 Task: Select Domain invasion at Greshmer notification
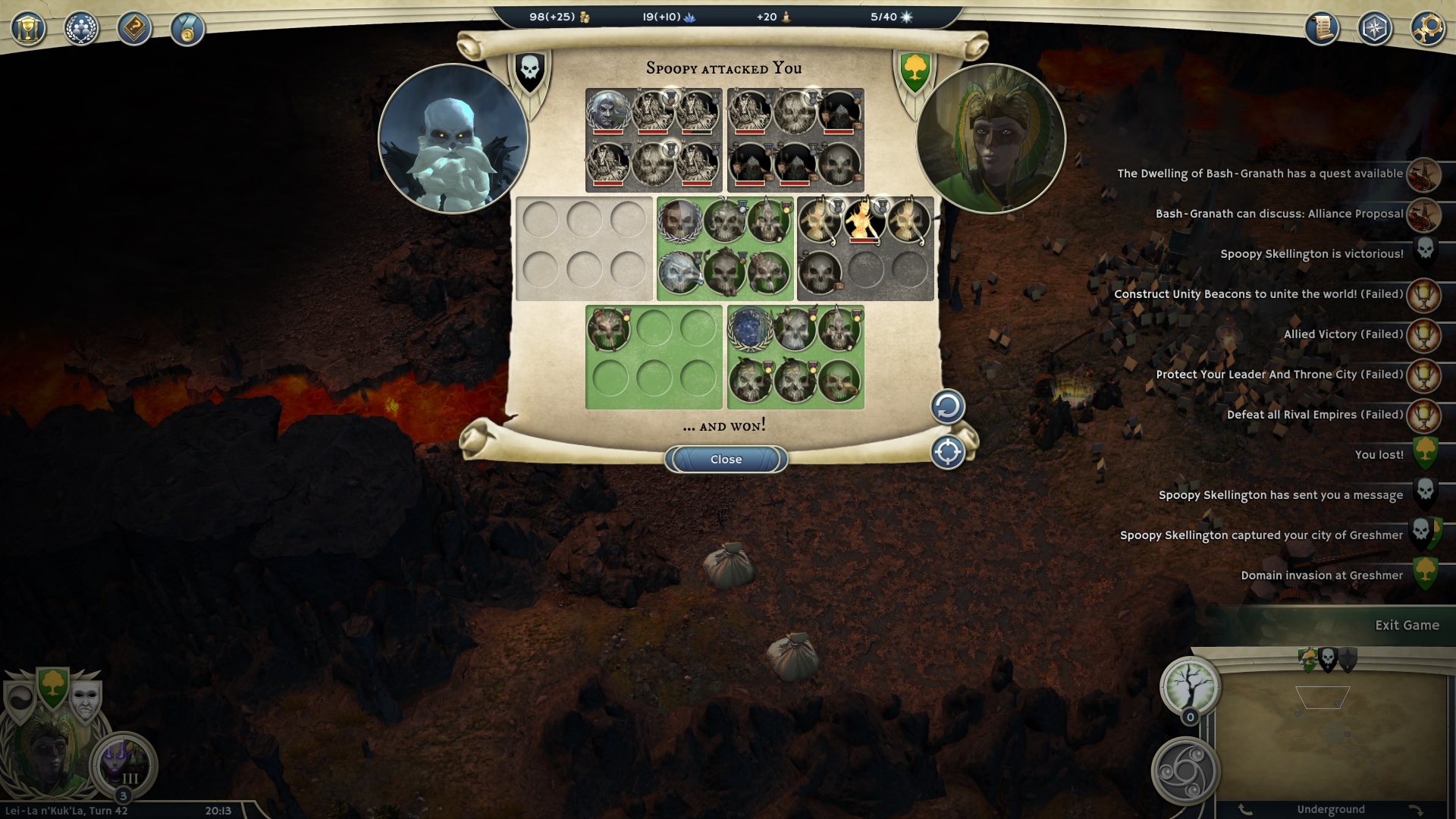(x=1321, y=576)
